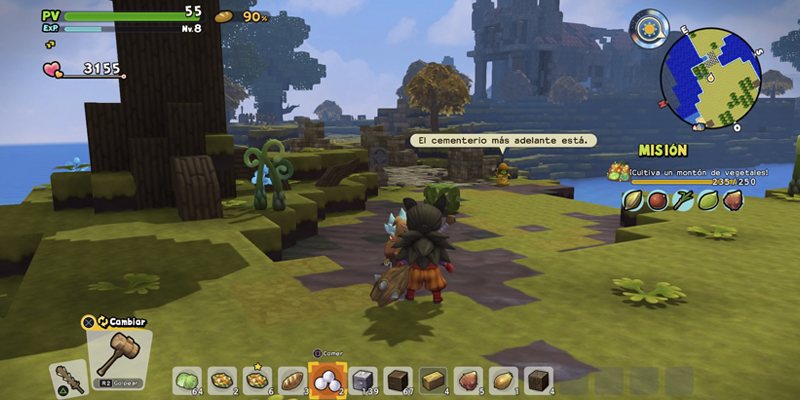Select the tan straw block slot
800x400 pixels.
click(433, 379)
